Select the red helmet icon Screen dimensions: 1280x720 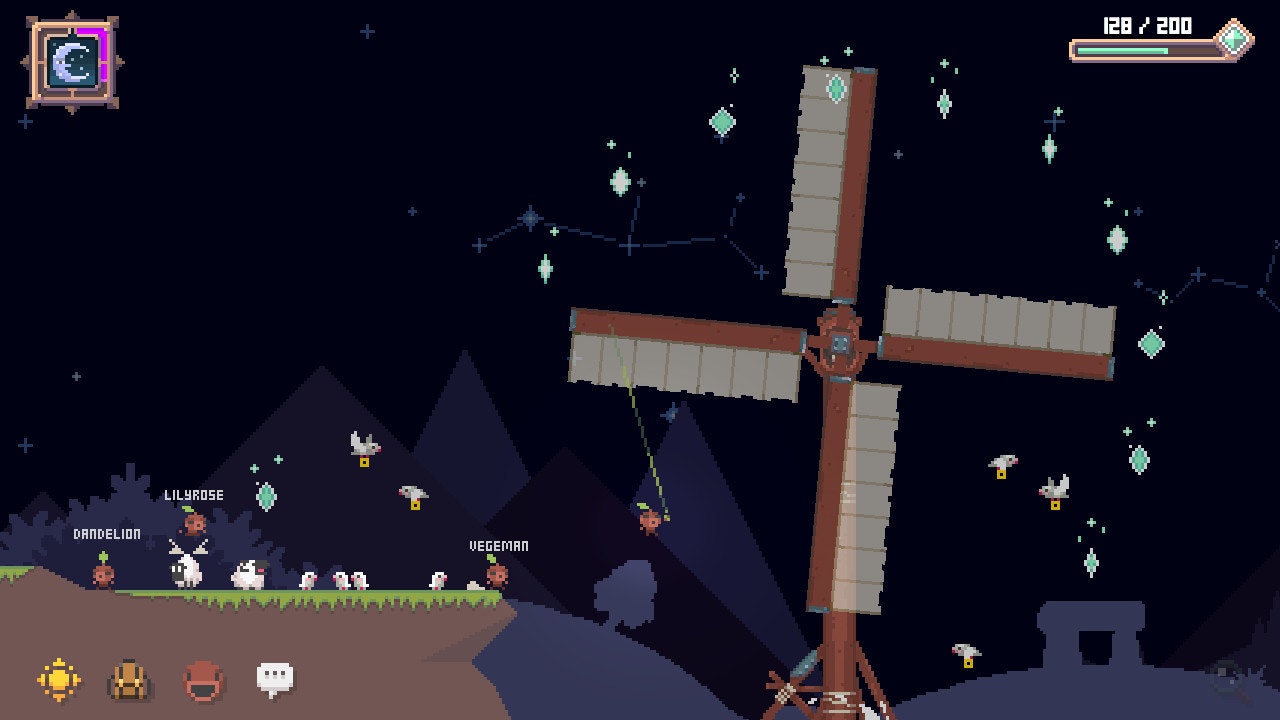[x=203, y=680]
